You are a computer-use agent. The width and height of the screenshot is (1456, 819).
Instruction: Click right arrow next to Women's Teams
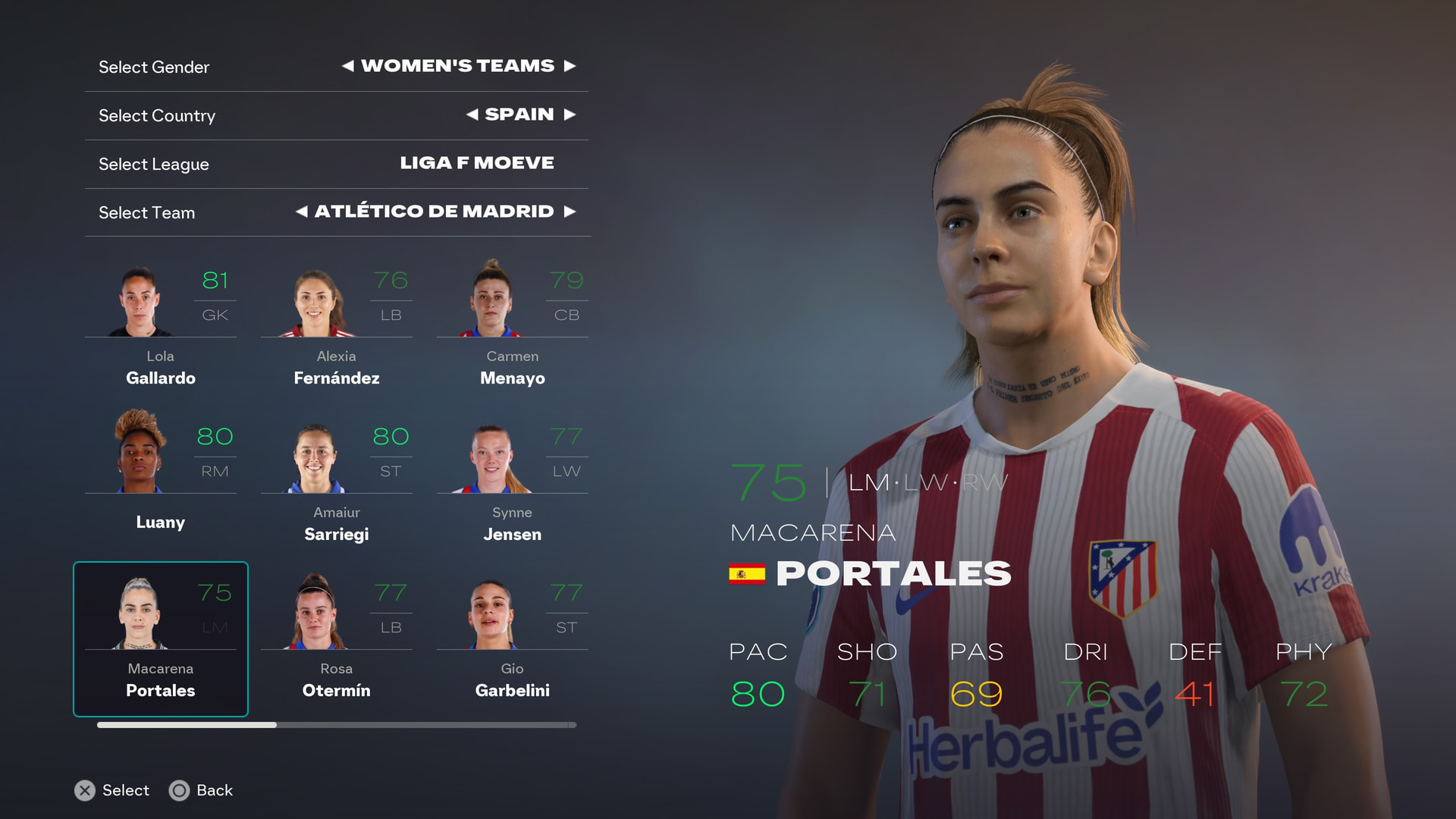coord(570,66)
